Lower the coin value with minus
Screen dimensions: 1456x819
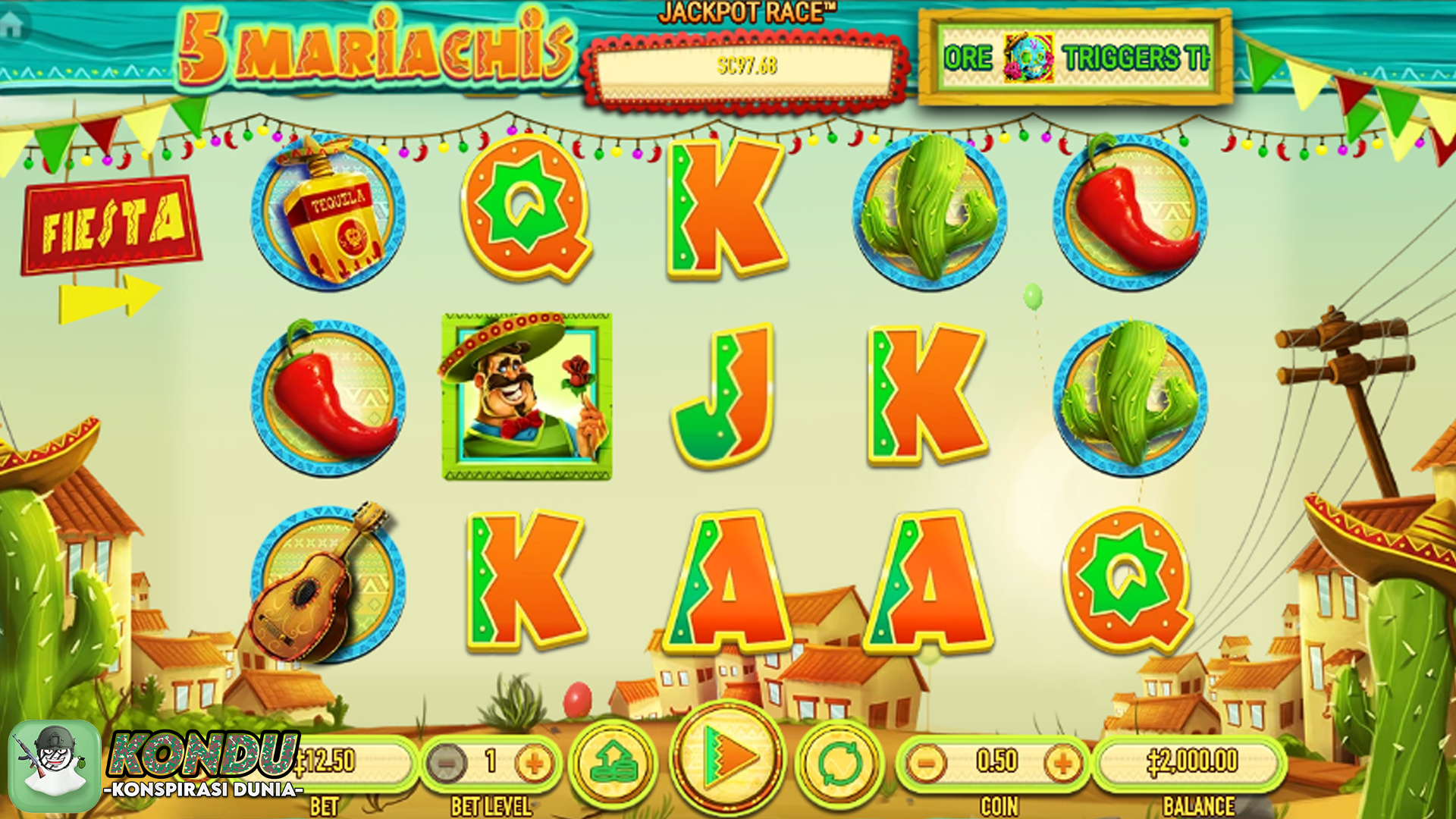coord(926,762)
